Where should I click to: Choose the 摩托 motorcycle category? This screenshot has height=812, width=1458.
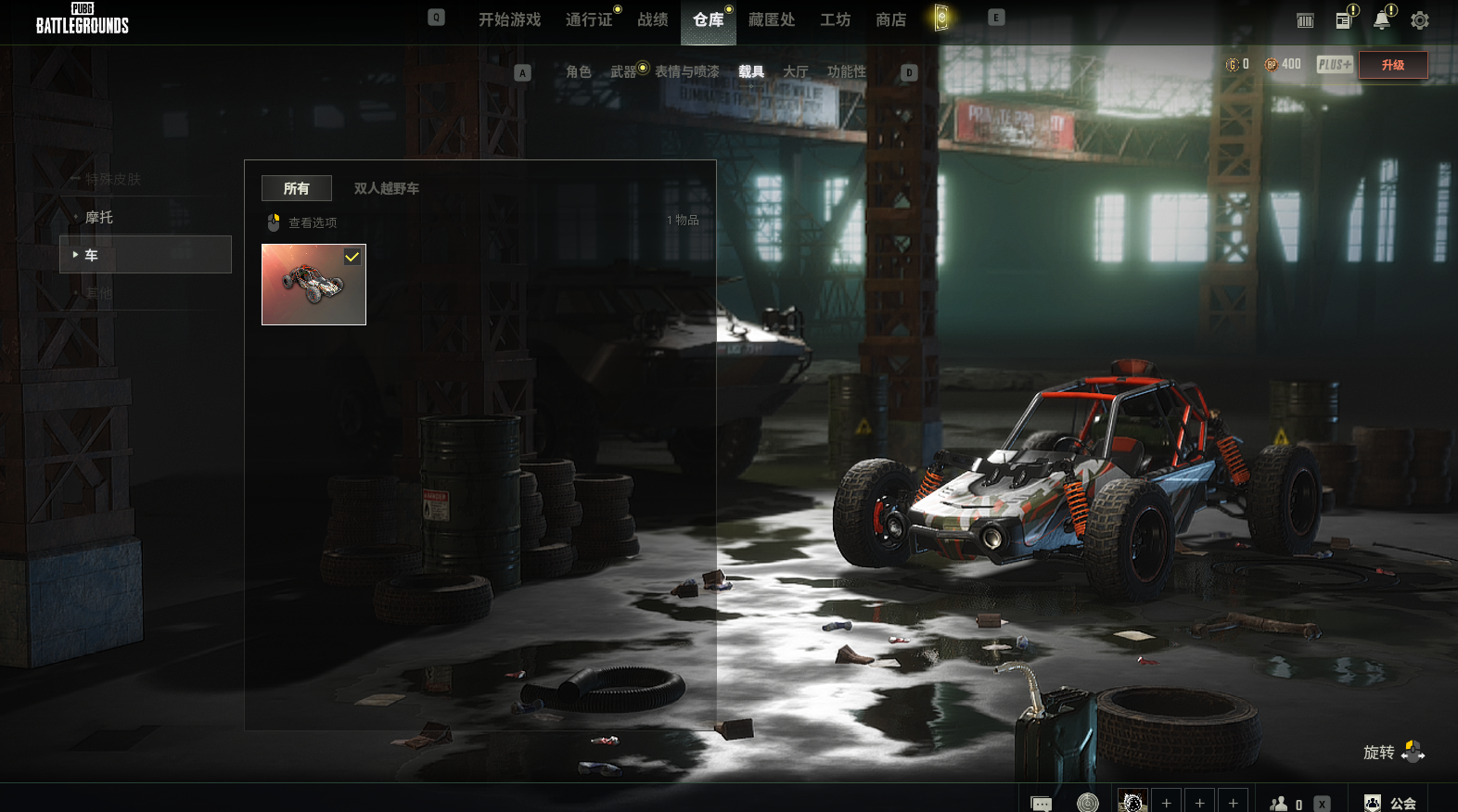pyautogui.click(x=99, y=217)
